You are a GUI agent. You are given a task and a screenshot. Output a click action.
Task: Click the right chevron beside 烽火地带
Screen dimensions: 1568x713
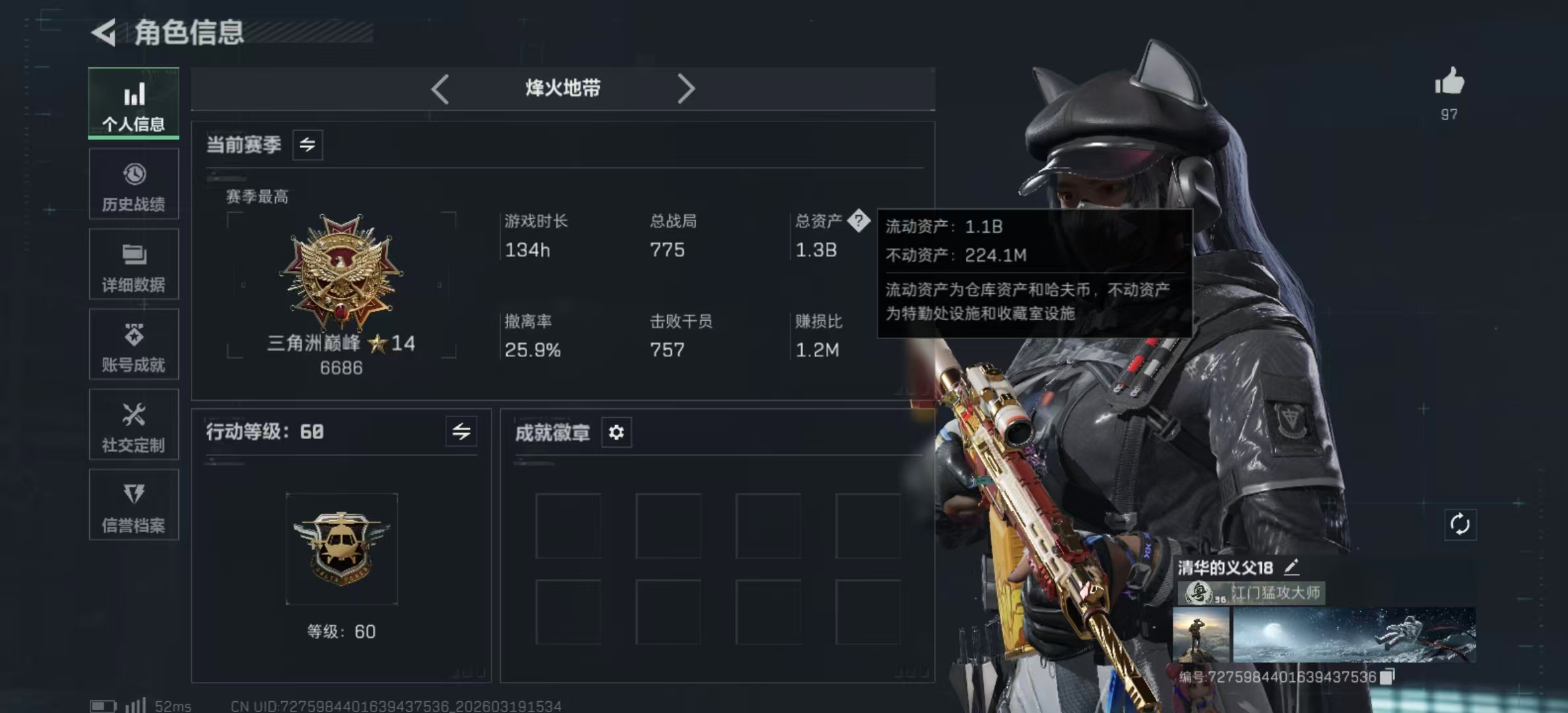point(686,88)
